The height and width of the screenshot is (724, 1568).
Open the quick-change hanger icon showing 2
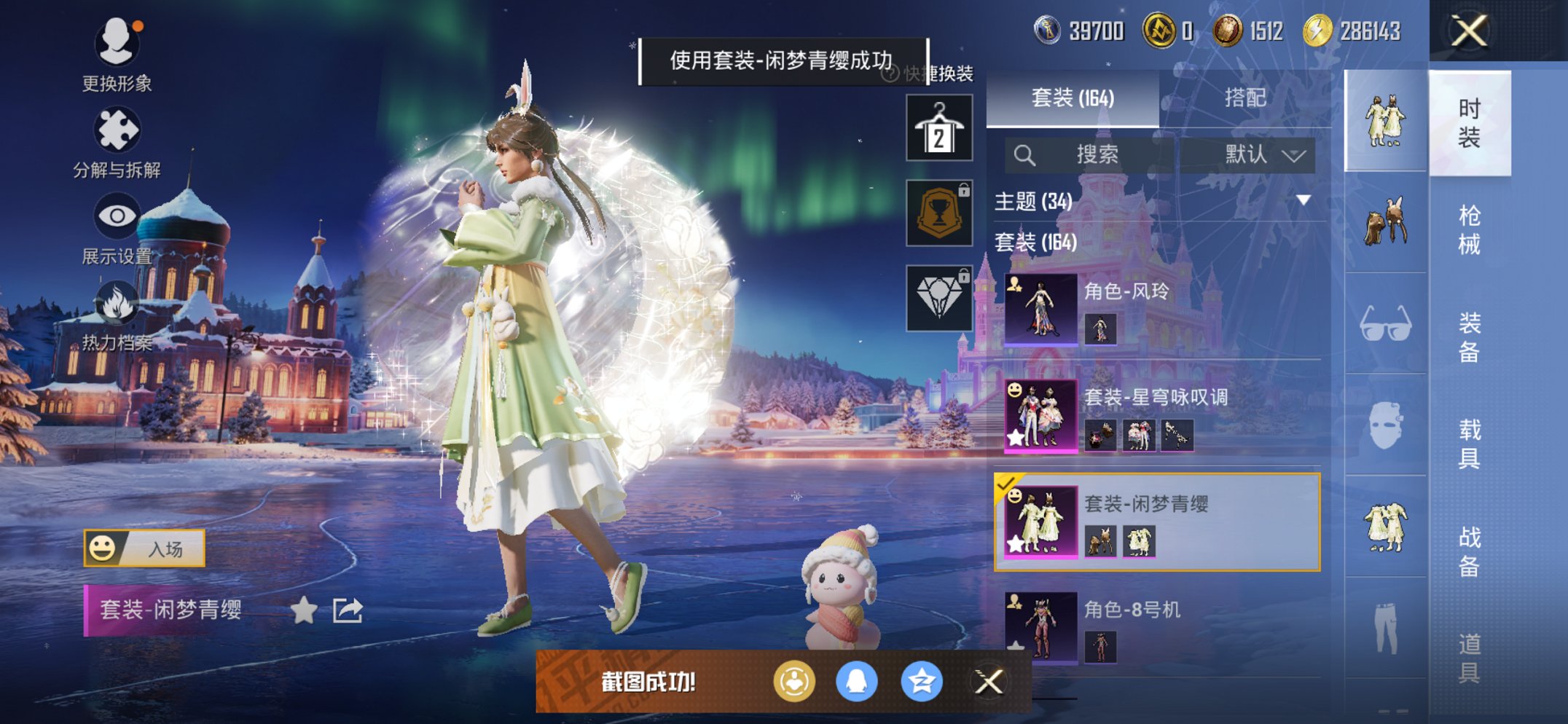click(939, 127)
